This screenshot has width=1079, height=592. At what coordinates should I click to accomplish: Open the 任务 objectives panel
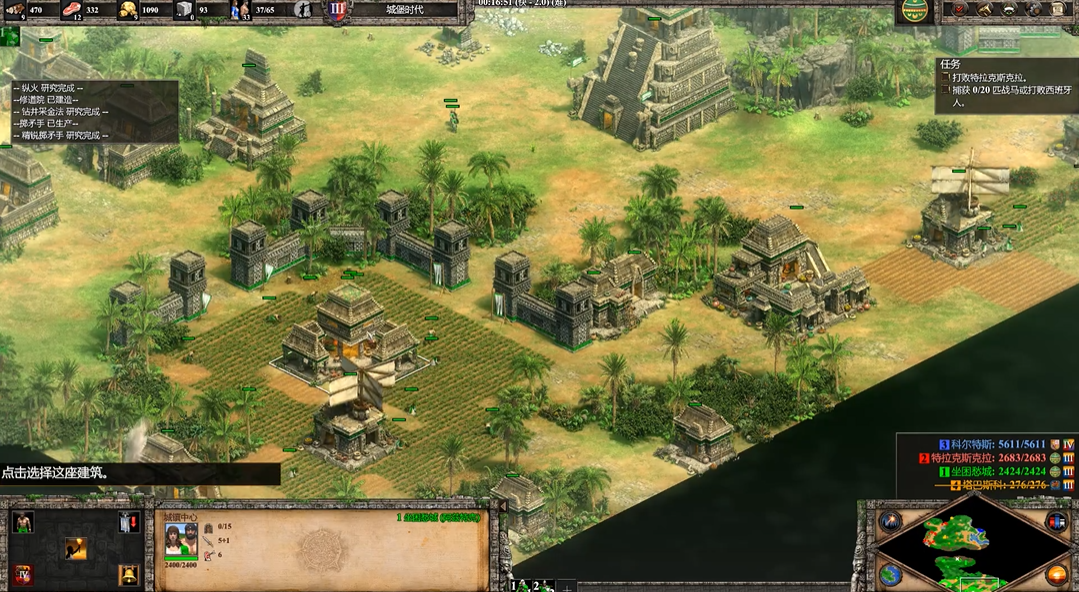(x=951, y=64)
